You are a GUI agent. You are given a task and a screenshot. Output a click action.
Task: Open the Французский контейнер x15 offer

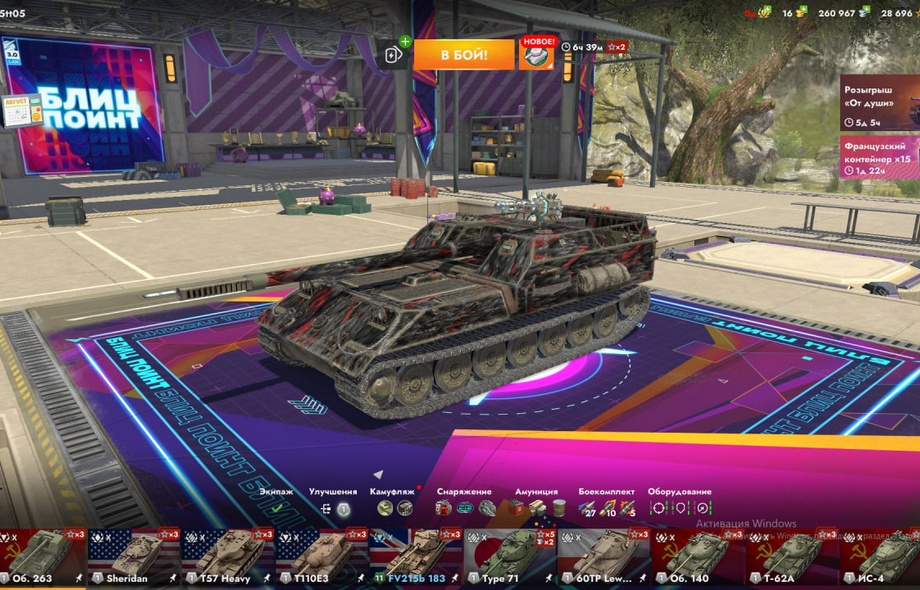pyautogui.click(x=879, y=157)
